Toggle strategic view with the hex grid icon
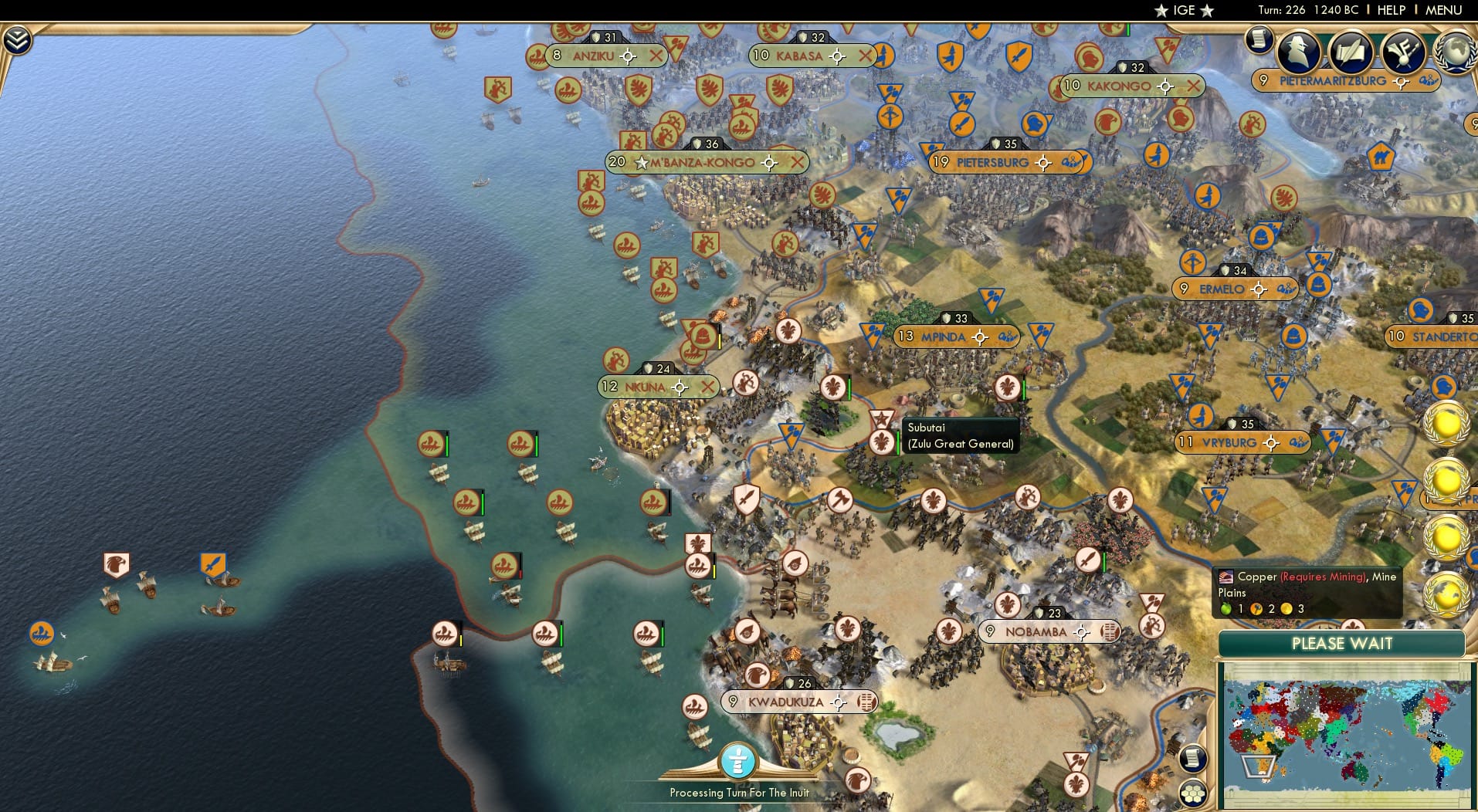The image size is (1478, 812). point(1193,791)
